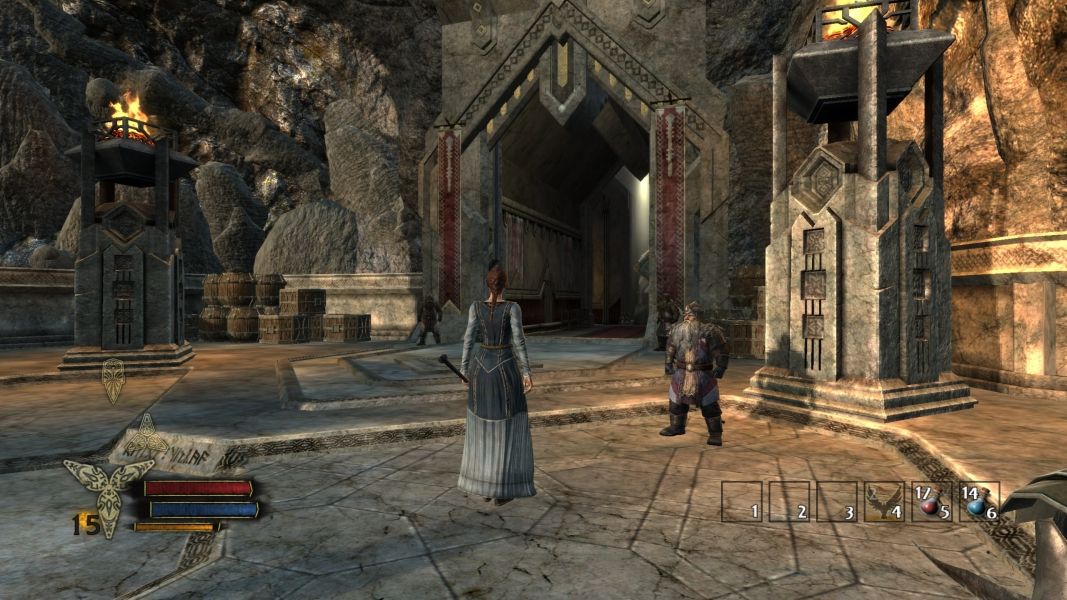Select empty hotbar slot 2
1067x600 pixels.
tap(788, 502)
